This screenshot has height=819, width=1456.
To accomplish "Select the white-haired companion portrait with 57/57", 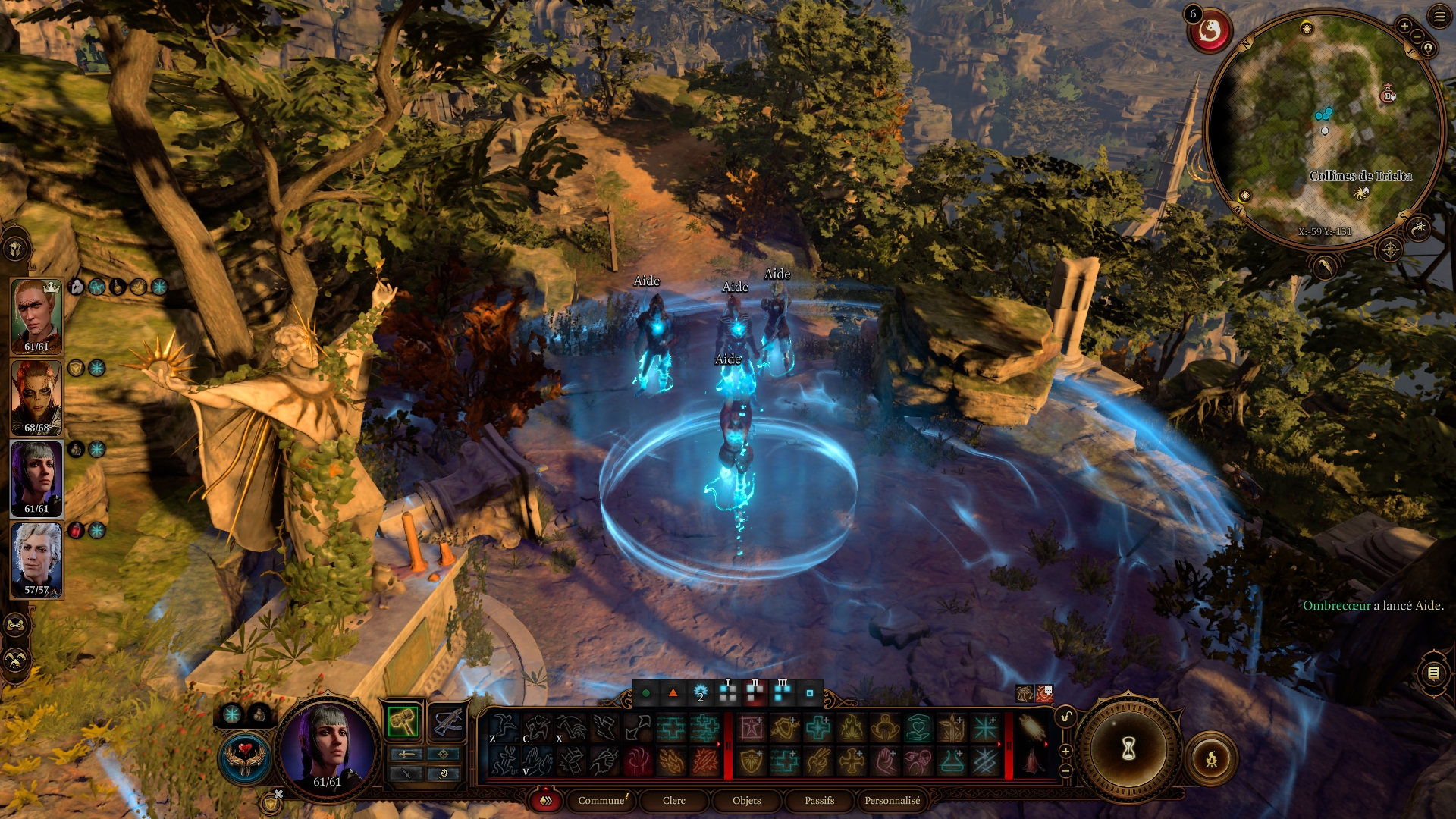I will coord(36,557).
